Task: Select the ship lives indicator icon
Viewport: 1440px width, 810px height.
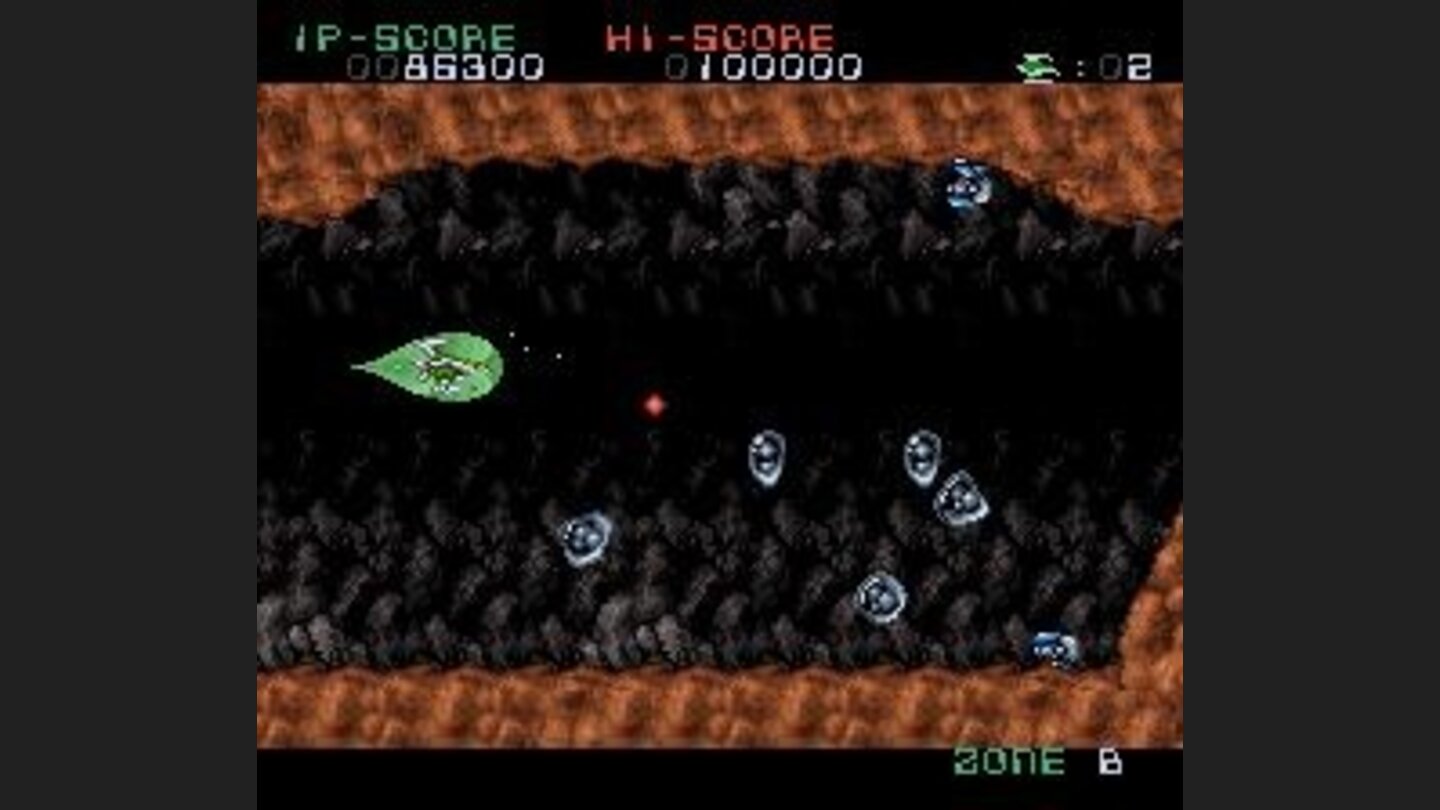Action: pos(1037,63)
